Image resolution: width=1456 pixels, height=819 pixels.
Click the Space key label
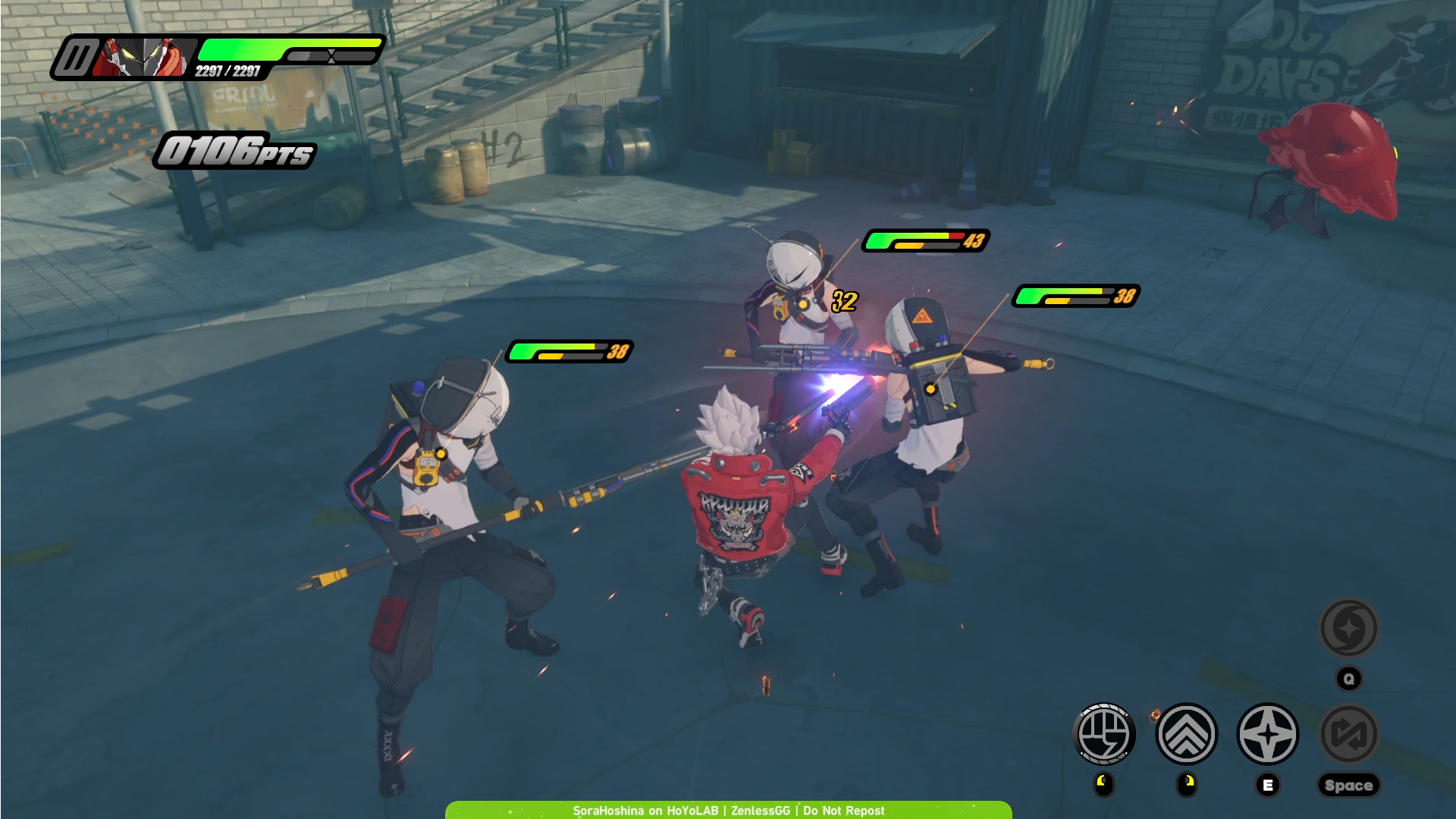(1350, 785)
